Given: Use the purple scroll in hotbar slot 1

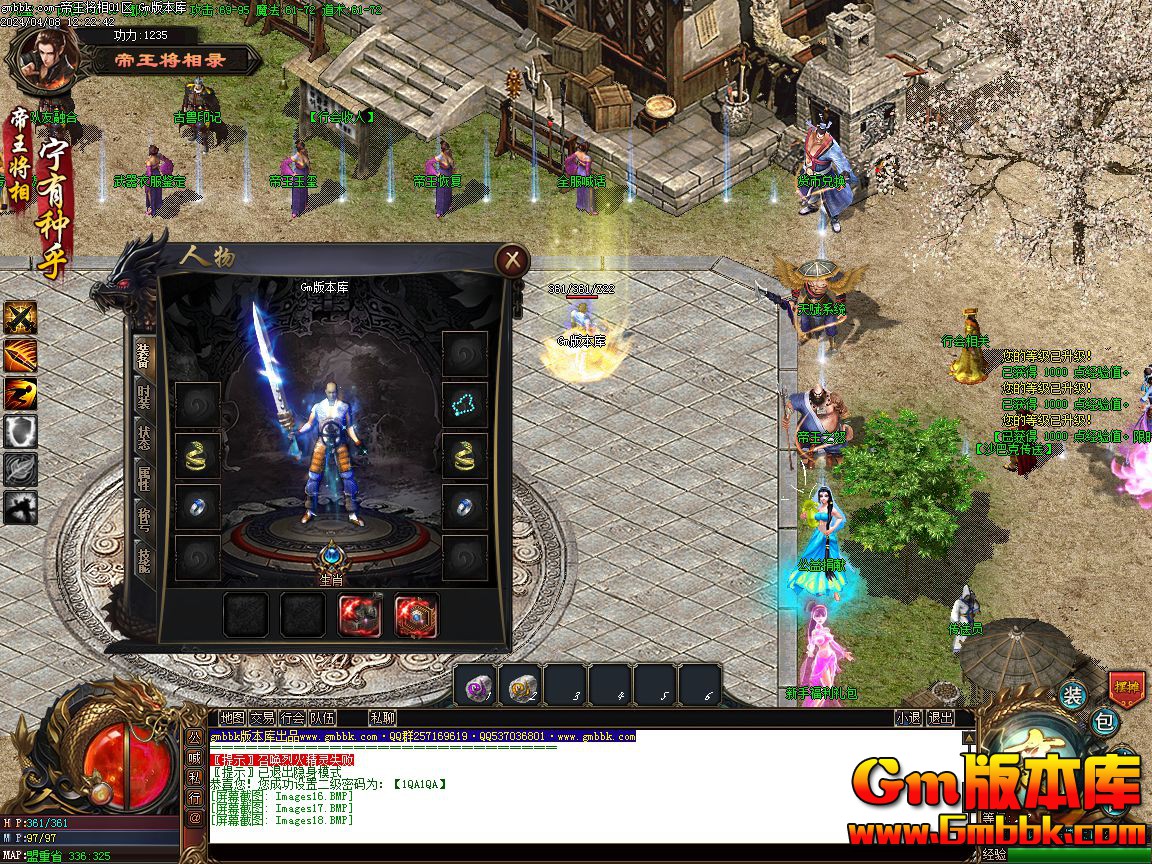Looking at the screenshot, I should pos(475,686).
